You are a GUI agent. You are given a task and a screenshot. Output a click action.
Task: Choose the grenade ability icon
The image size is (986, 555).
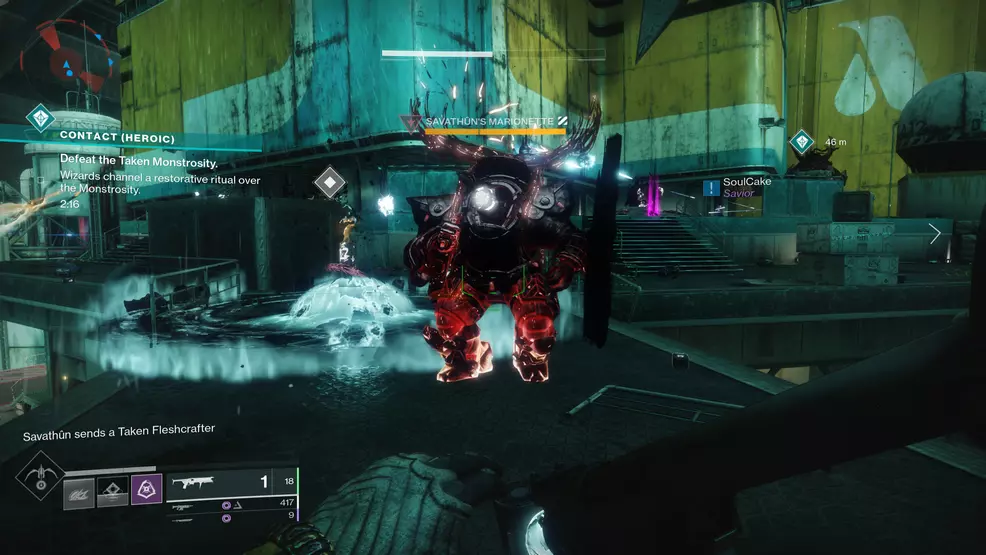click(112, 492)
